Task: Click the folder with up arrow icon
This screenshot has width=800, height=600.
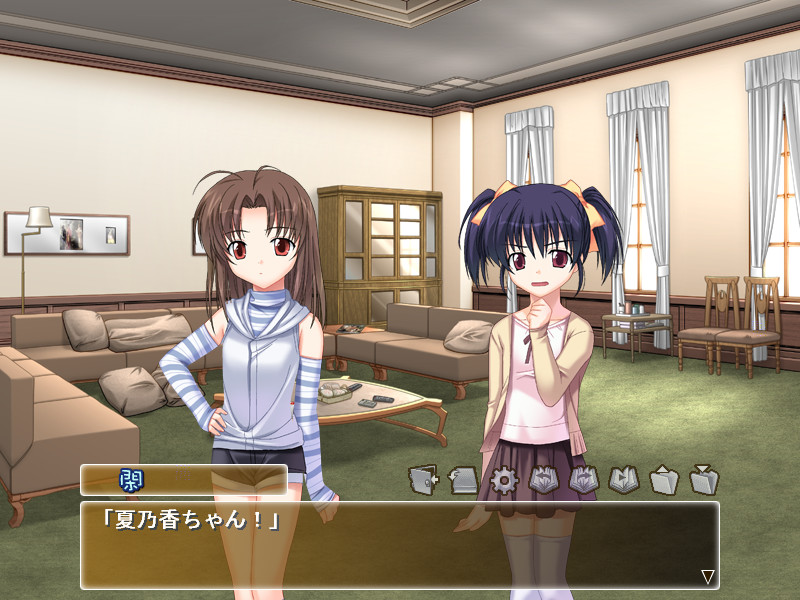Action: click(x=664, y=481)
